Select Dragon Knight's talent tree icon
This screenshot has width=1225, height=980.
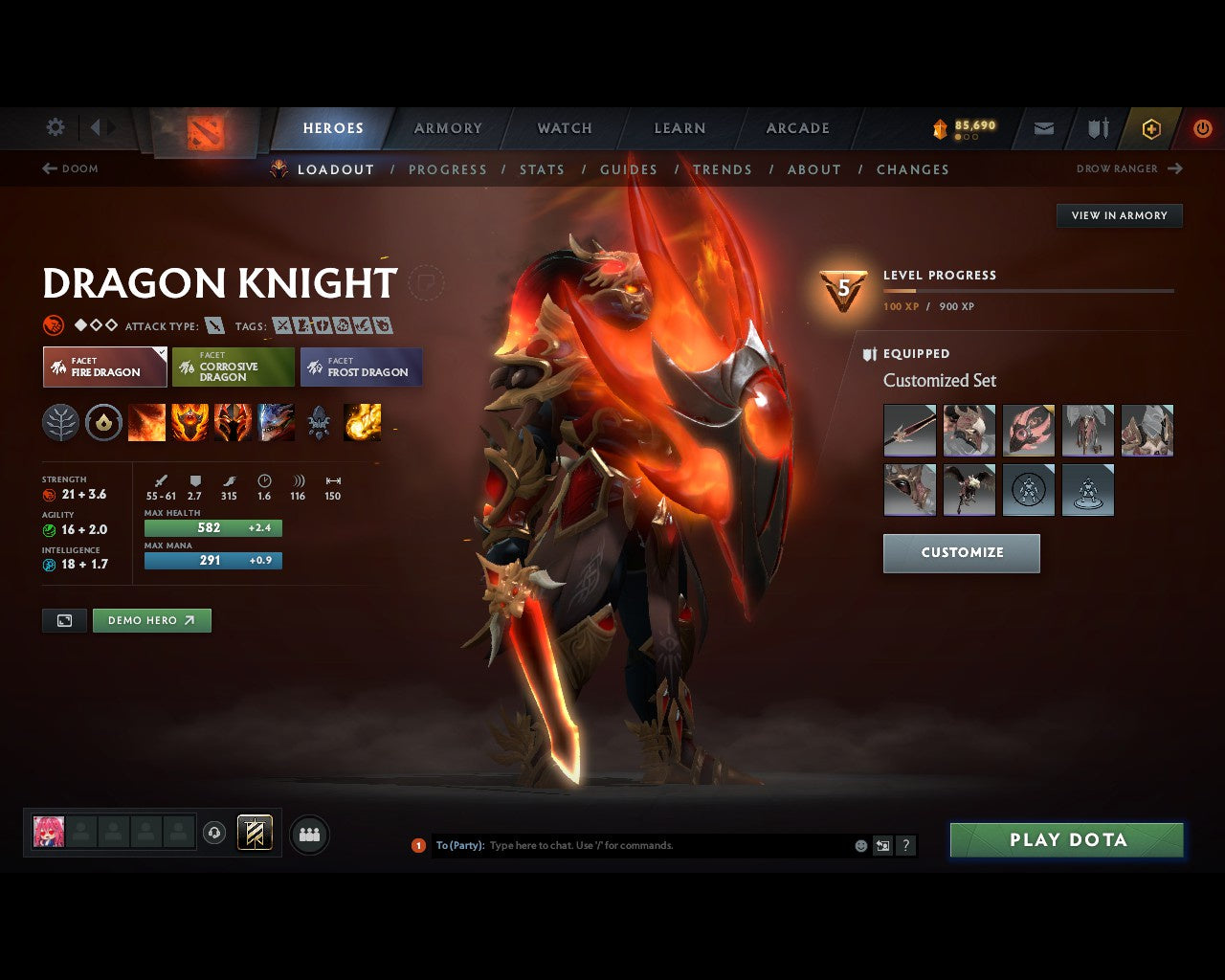coord(60,422)
